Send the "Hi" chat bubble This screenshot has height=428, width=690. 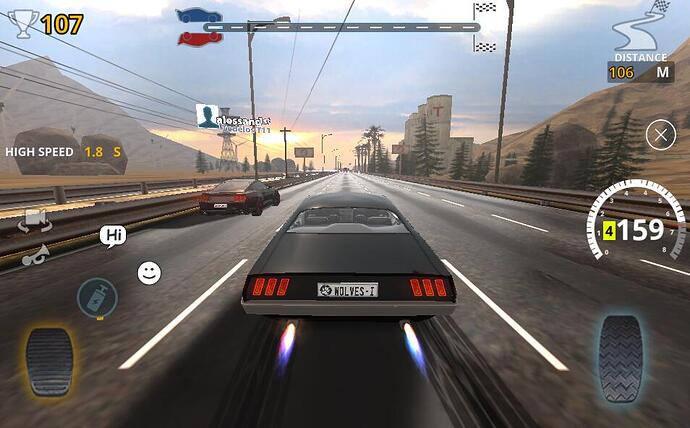113,236
